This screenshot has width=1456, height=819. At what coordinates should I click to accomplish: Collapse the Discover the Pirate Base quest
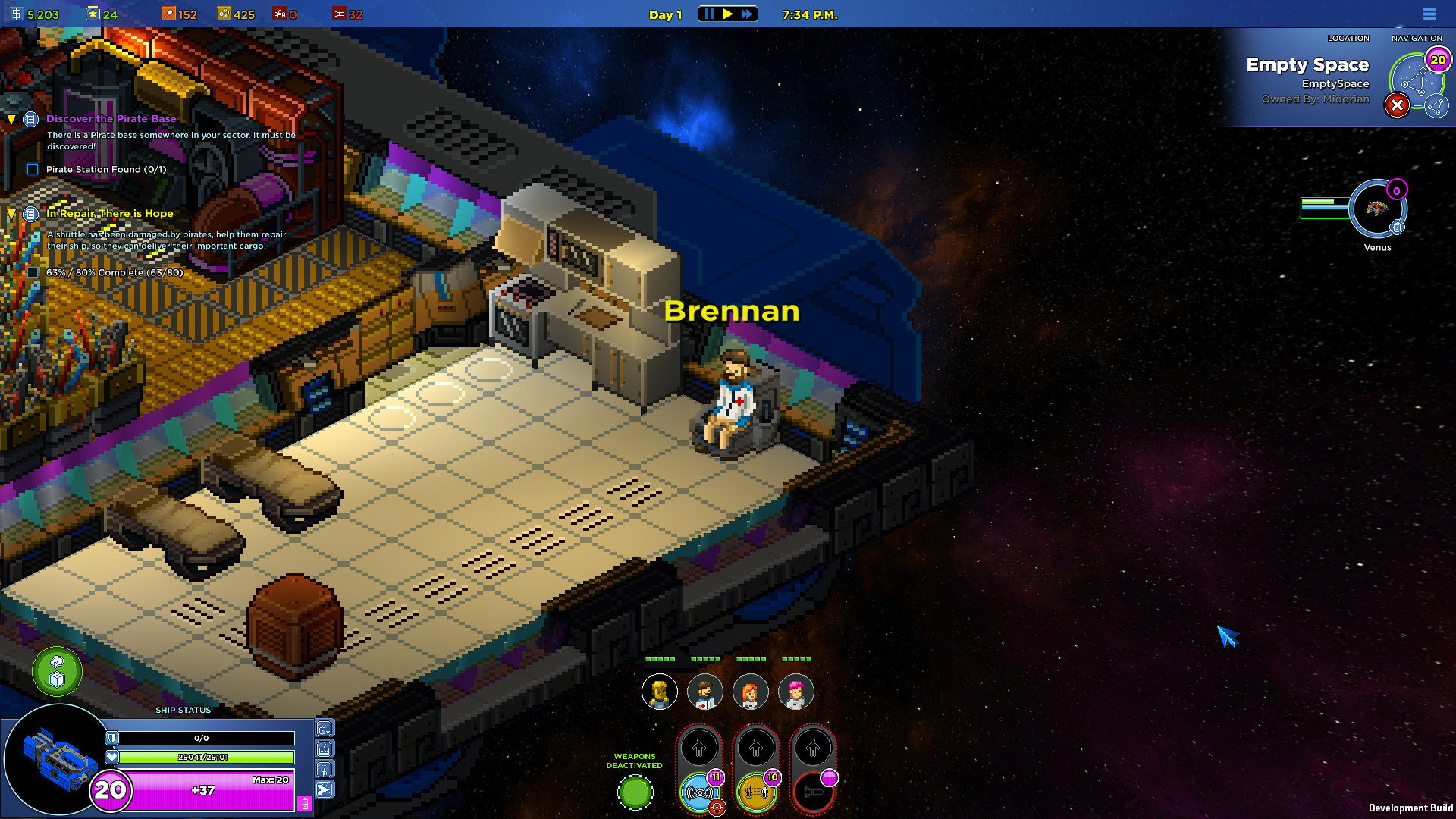(x=11, y=119)
